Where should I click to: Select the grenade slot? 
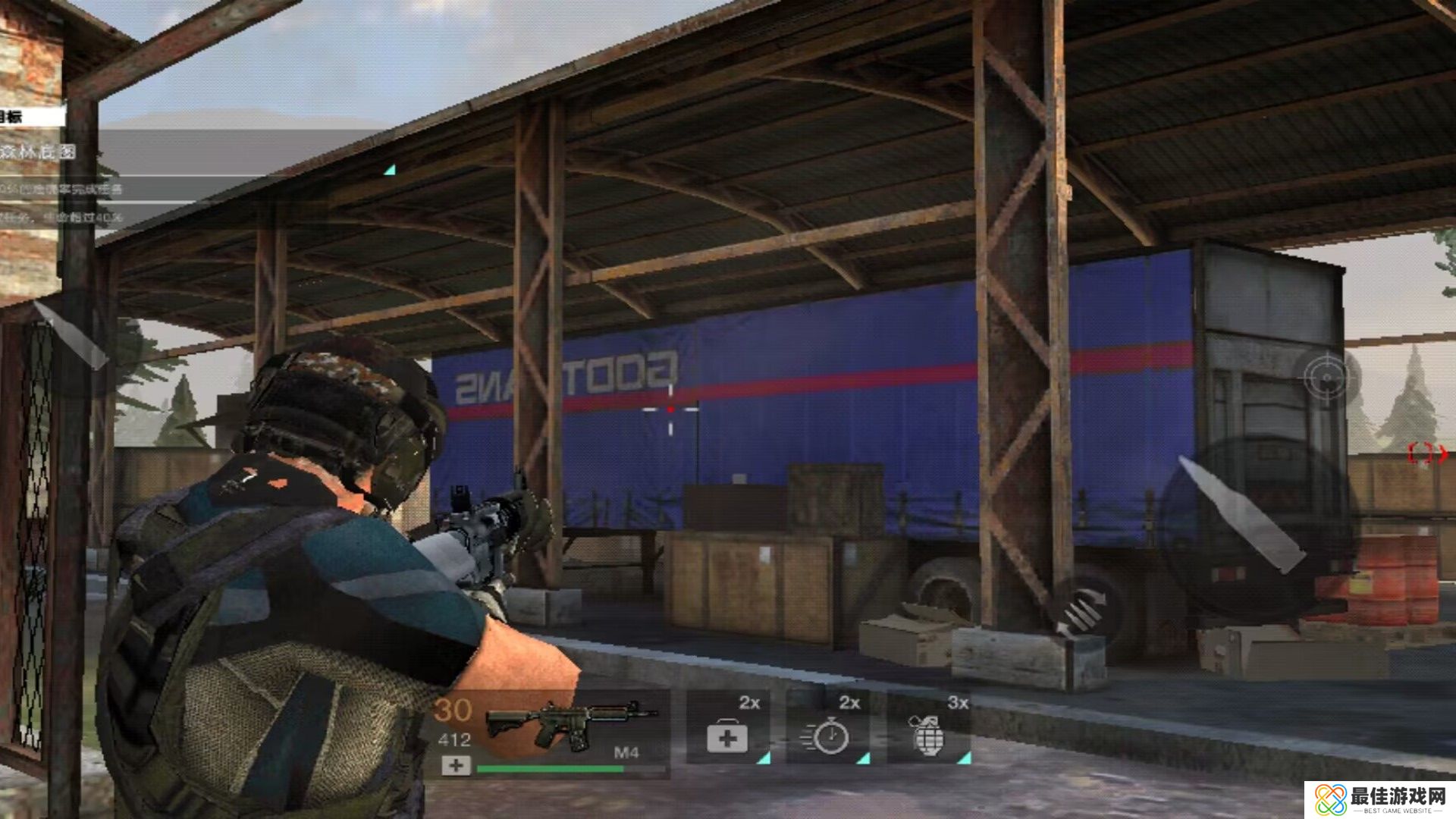click(930, 728)
